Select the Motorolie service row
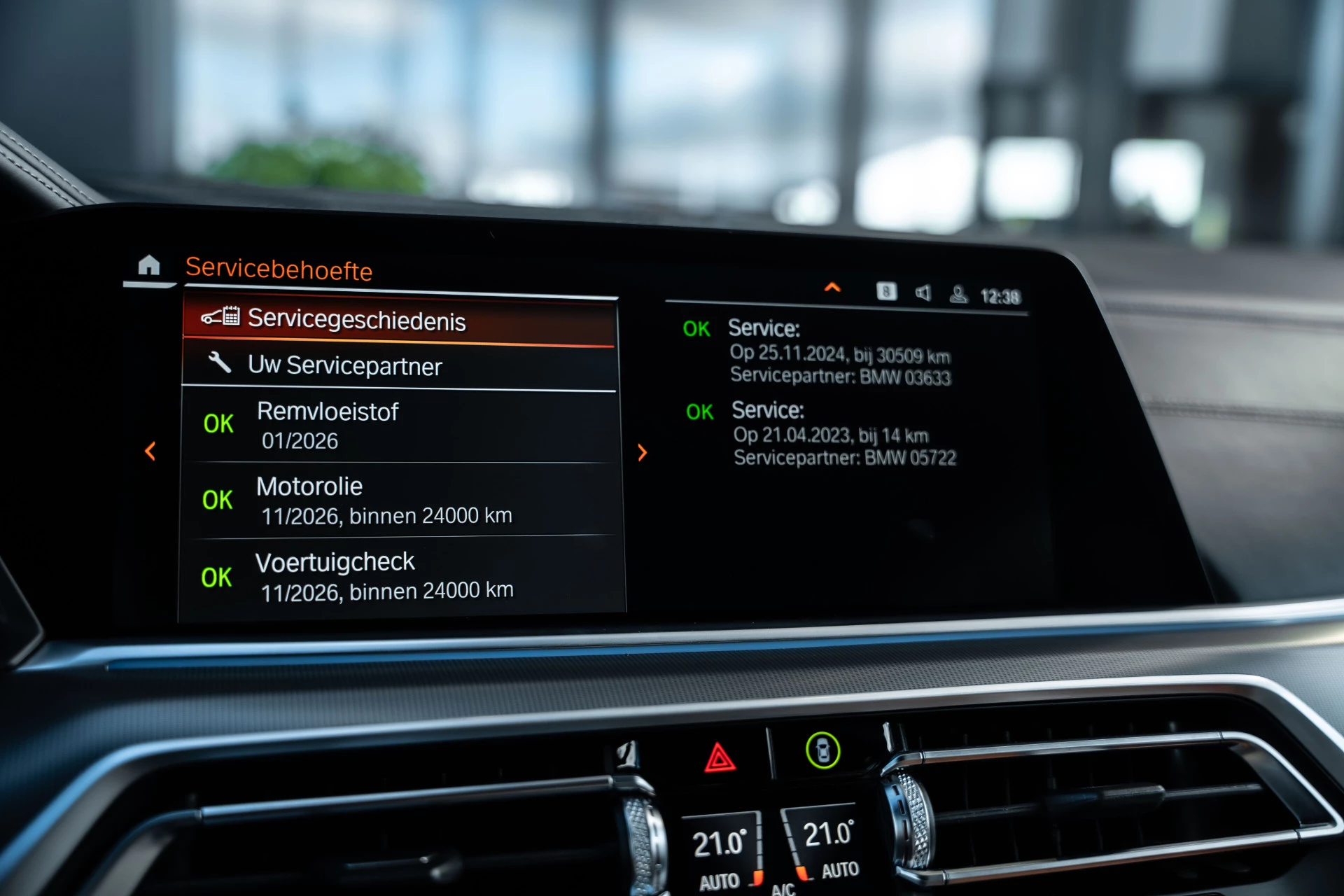 [x=399, y=500]
